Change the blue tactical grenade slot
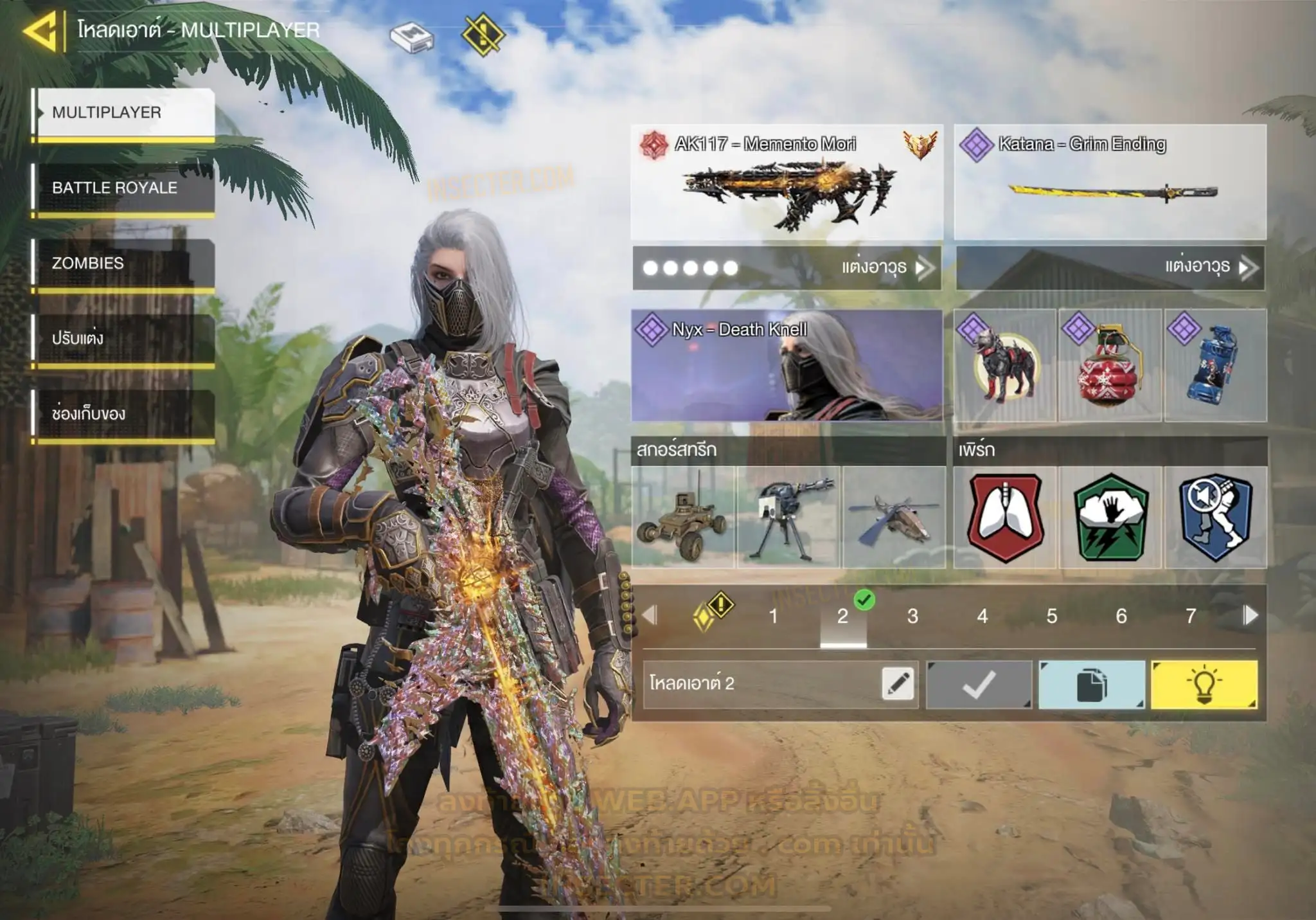This screenshot has height=920, width=1316. tap(1215, 365)
